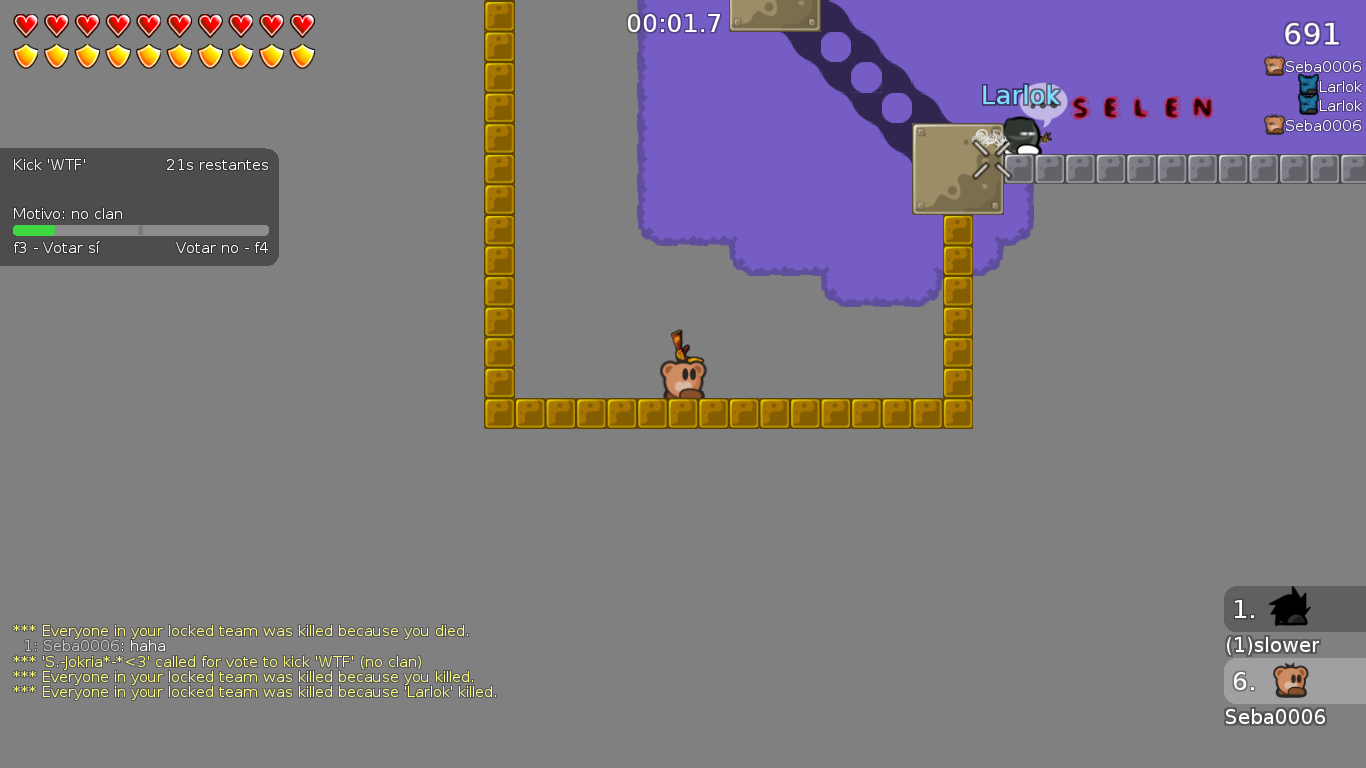This screenshot has width=1366, height=768.
Task: Click Seba0006's bear avatar in the kill feed
Action: coord(1273,66)
